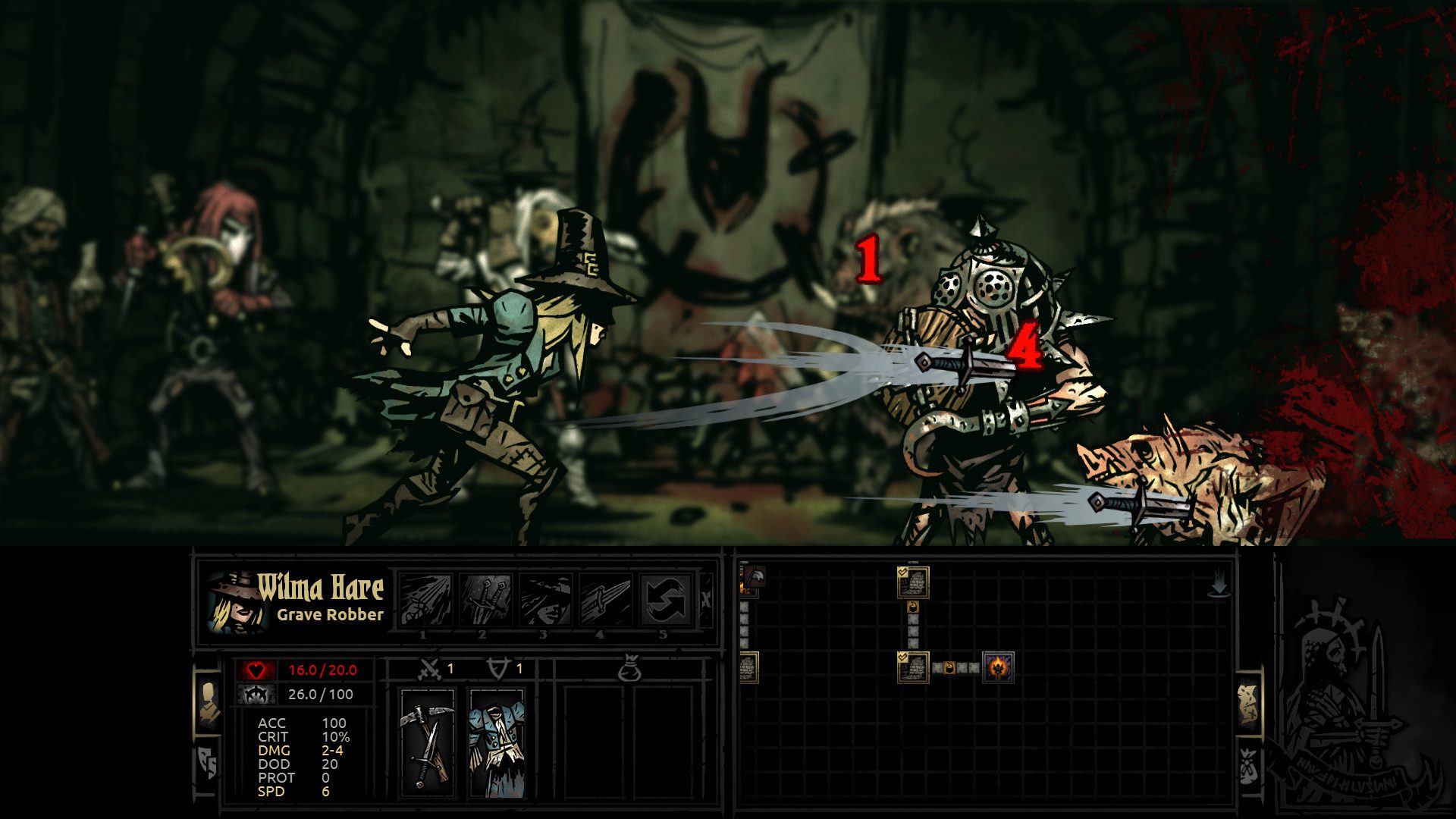Screen dimensions: 1456x819
Task: Click the checkmark on the lower explored room
Action: tap(902, 657)
